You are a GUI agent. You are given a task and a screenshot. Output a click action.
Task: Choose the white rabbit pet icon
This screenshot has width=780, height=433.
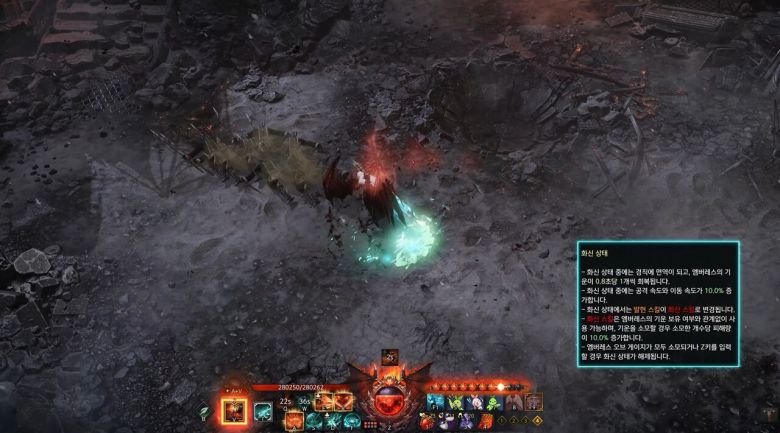(475, 402)
